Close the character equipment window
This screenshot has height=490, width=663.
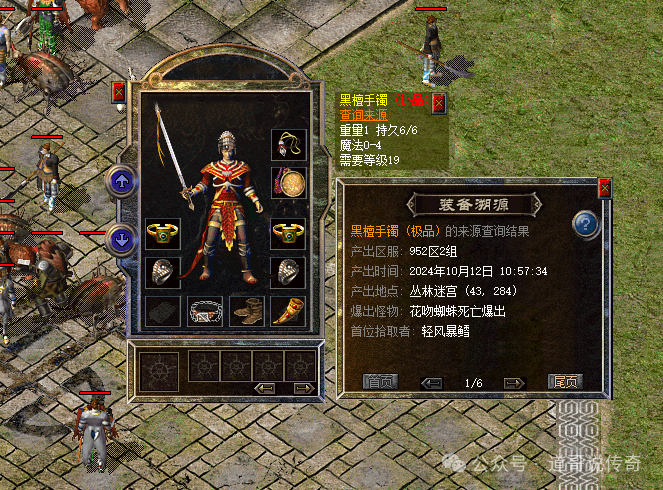[x=119, y=93]
